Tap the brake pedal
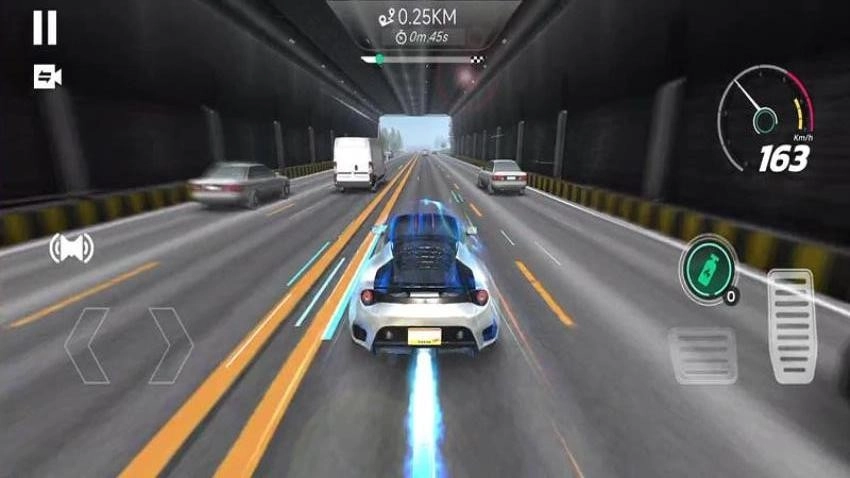 703,355
